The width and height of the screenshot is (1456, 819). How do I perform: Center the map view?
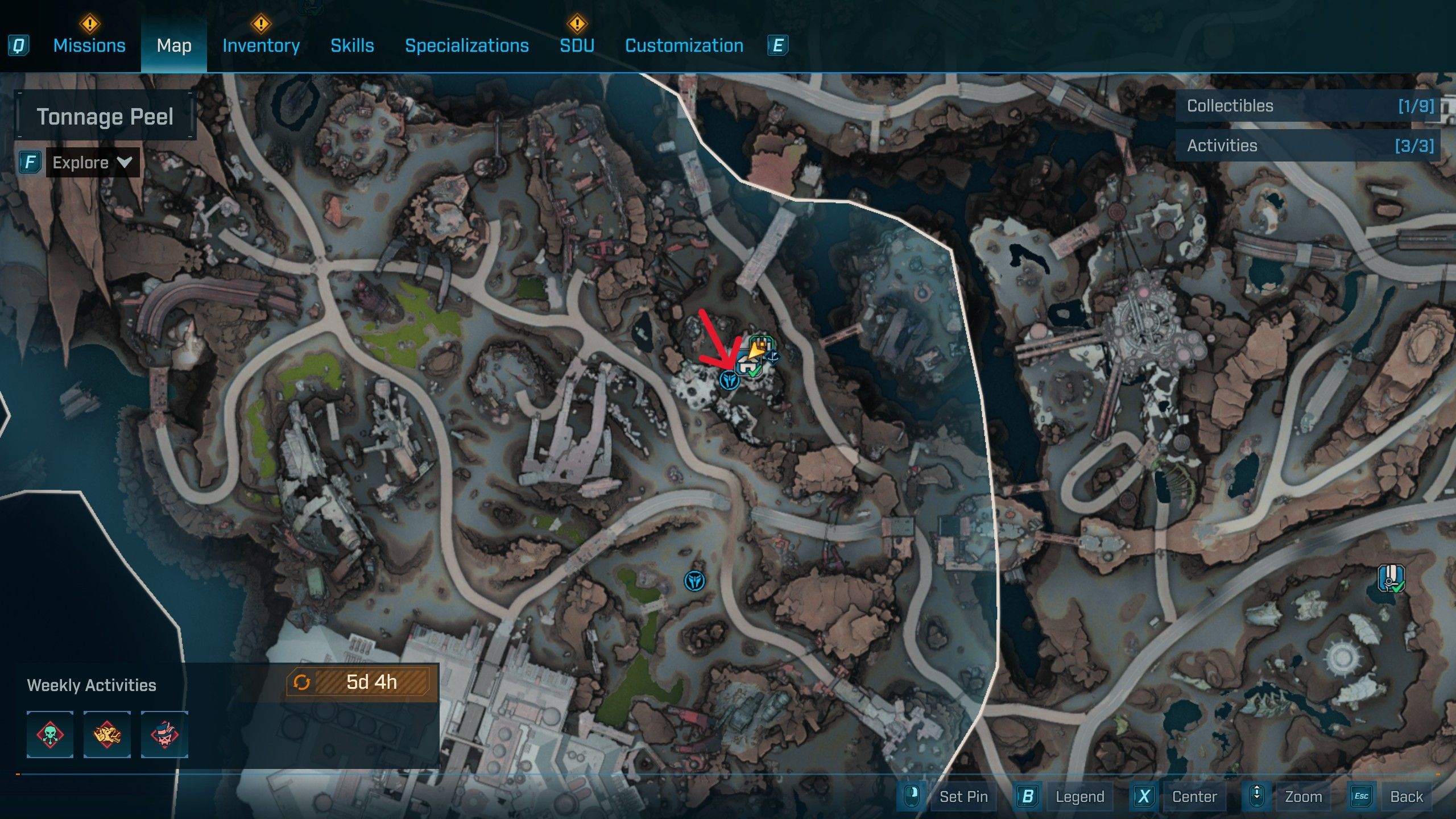pos(1194,796)
